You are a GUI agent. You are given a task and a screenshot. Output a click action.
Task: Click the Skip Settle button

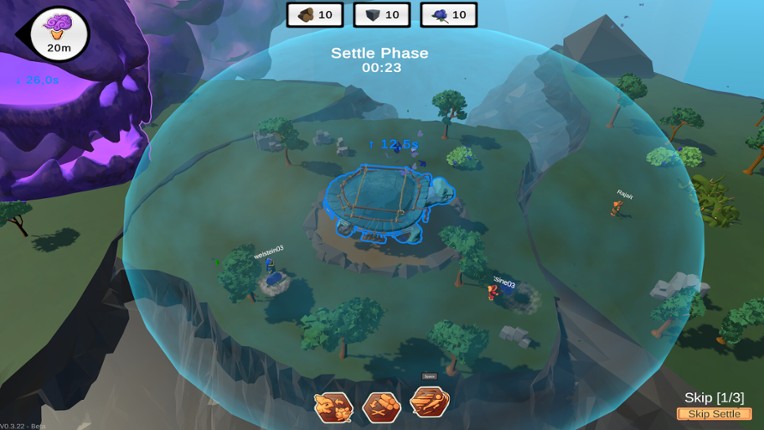(714, 414)
